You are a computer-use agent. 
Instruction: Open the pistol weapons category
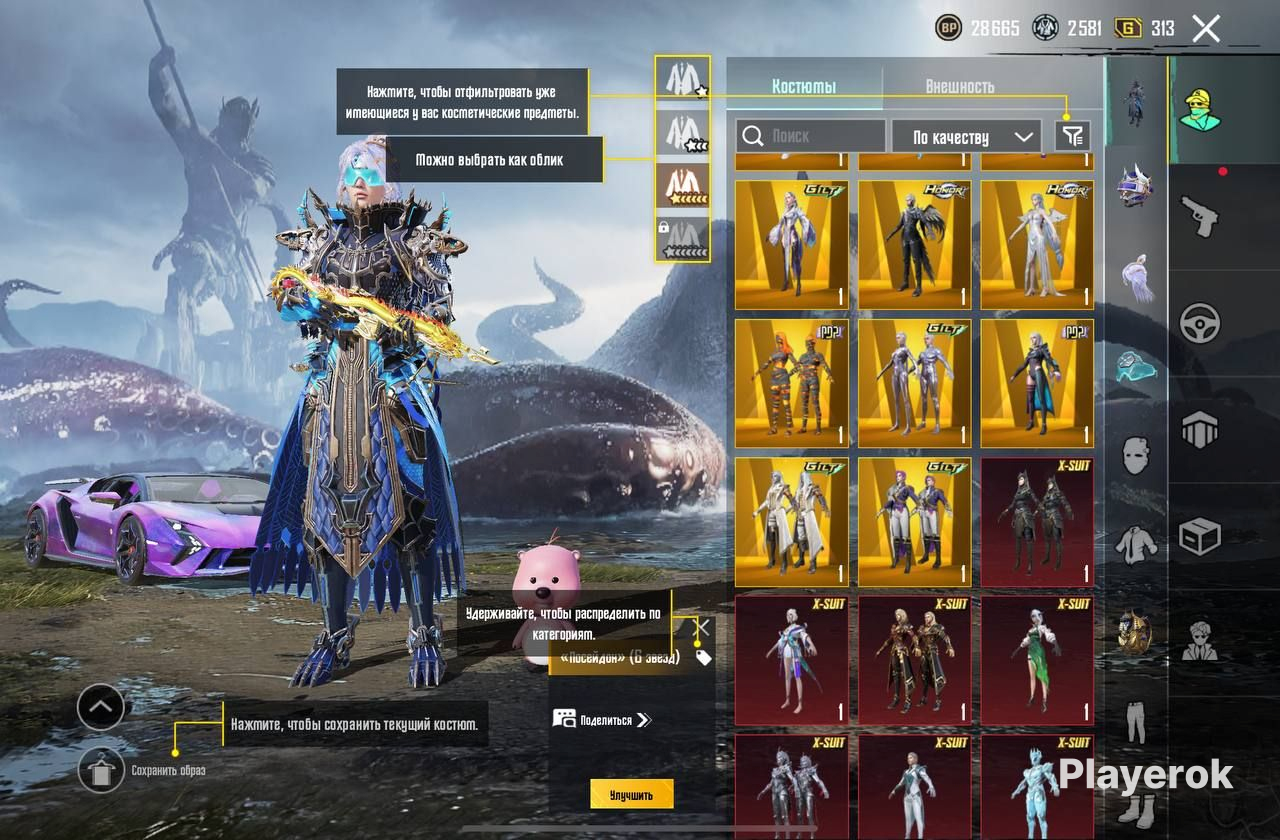(1199, 216)
